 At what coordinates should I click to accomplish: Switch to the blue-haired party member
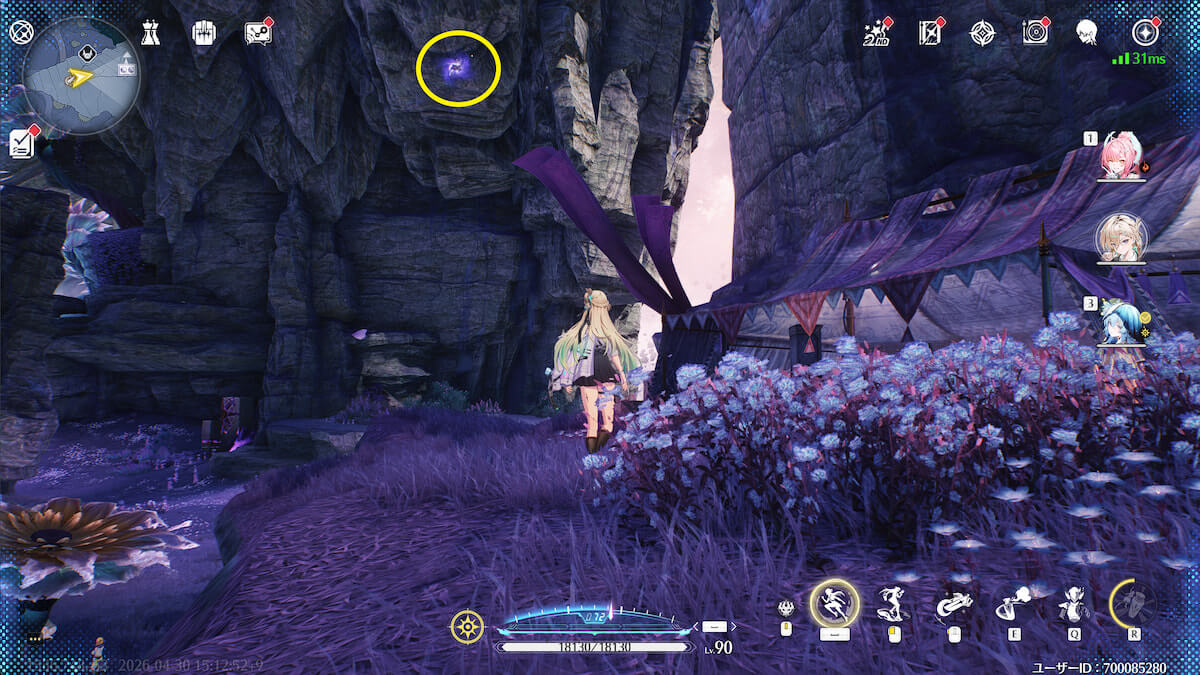tap(1121, 320)
